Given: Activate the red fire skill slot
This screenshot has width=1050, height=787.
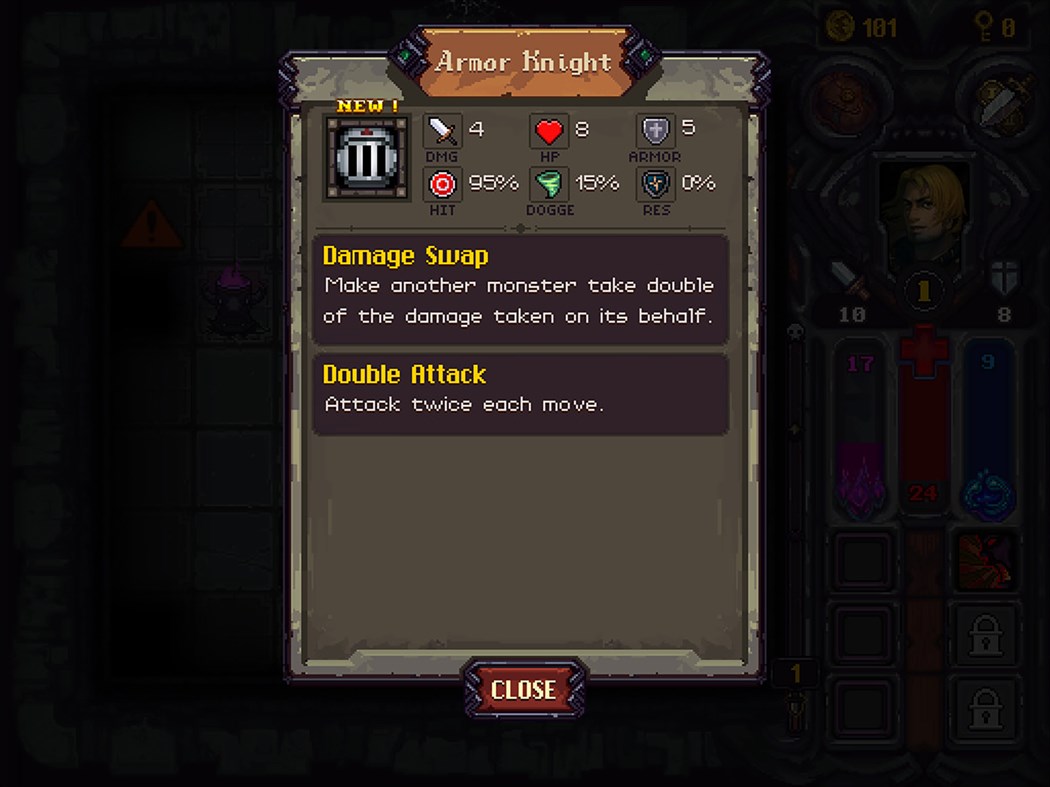Looking at the screenshot, I should point(986,560).
